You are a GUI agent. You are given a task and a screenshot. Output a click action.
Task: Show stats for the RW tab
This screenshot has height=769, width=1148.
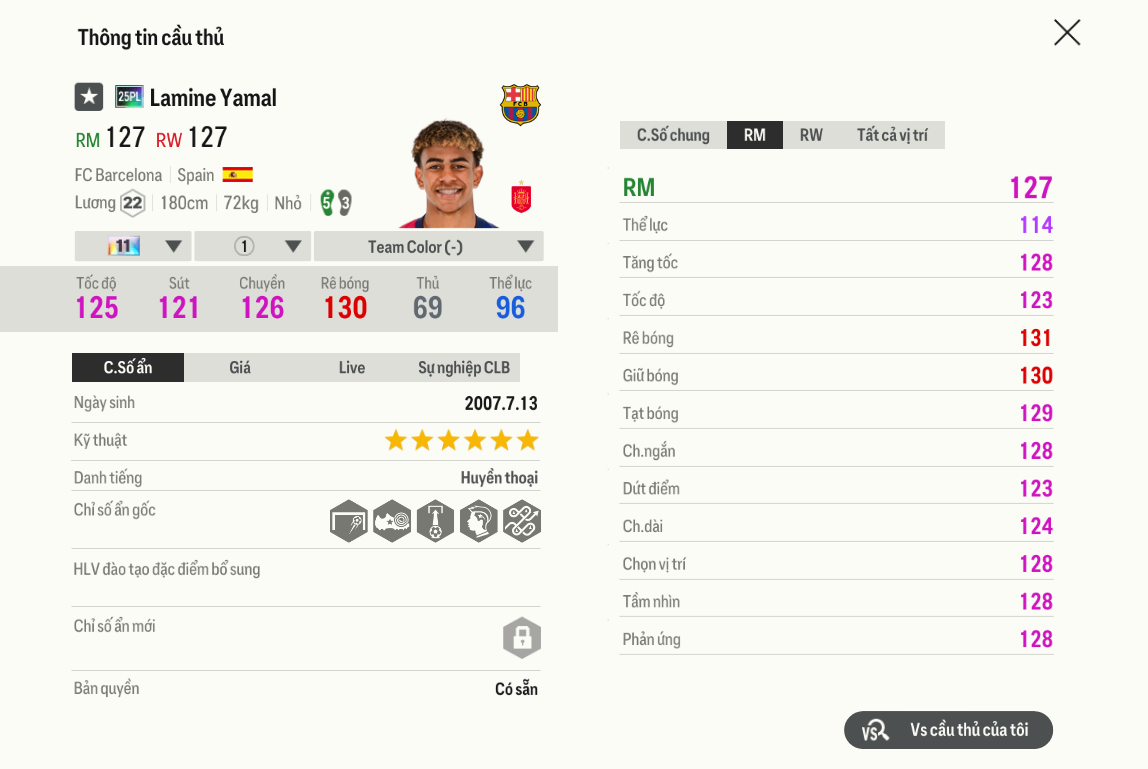(x=811, y=135)
